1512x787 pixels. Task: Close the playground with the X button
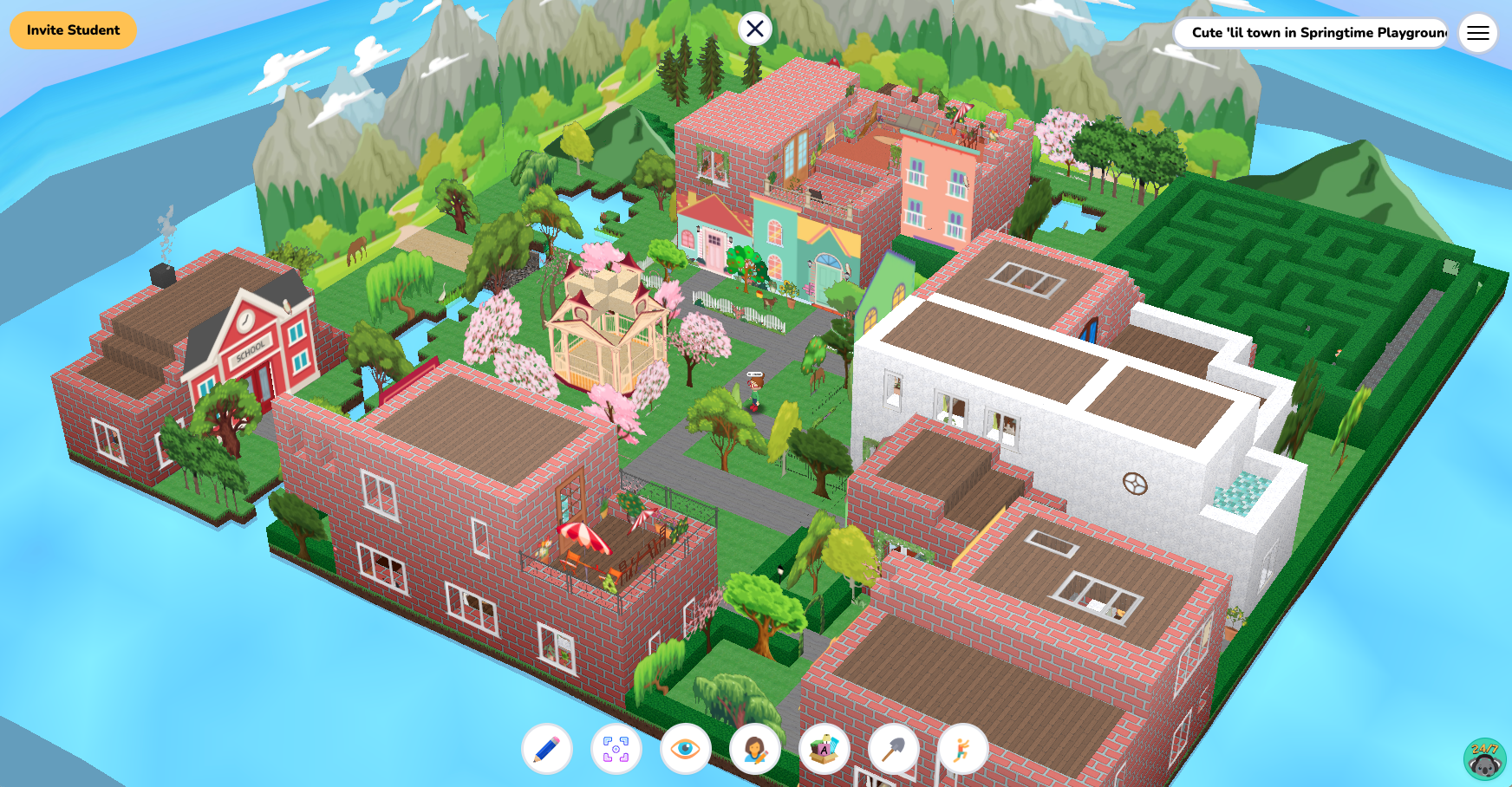point(755,29)
